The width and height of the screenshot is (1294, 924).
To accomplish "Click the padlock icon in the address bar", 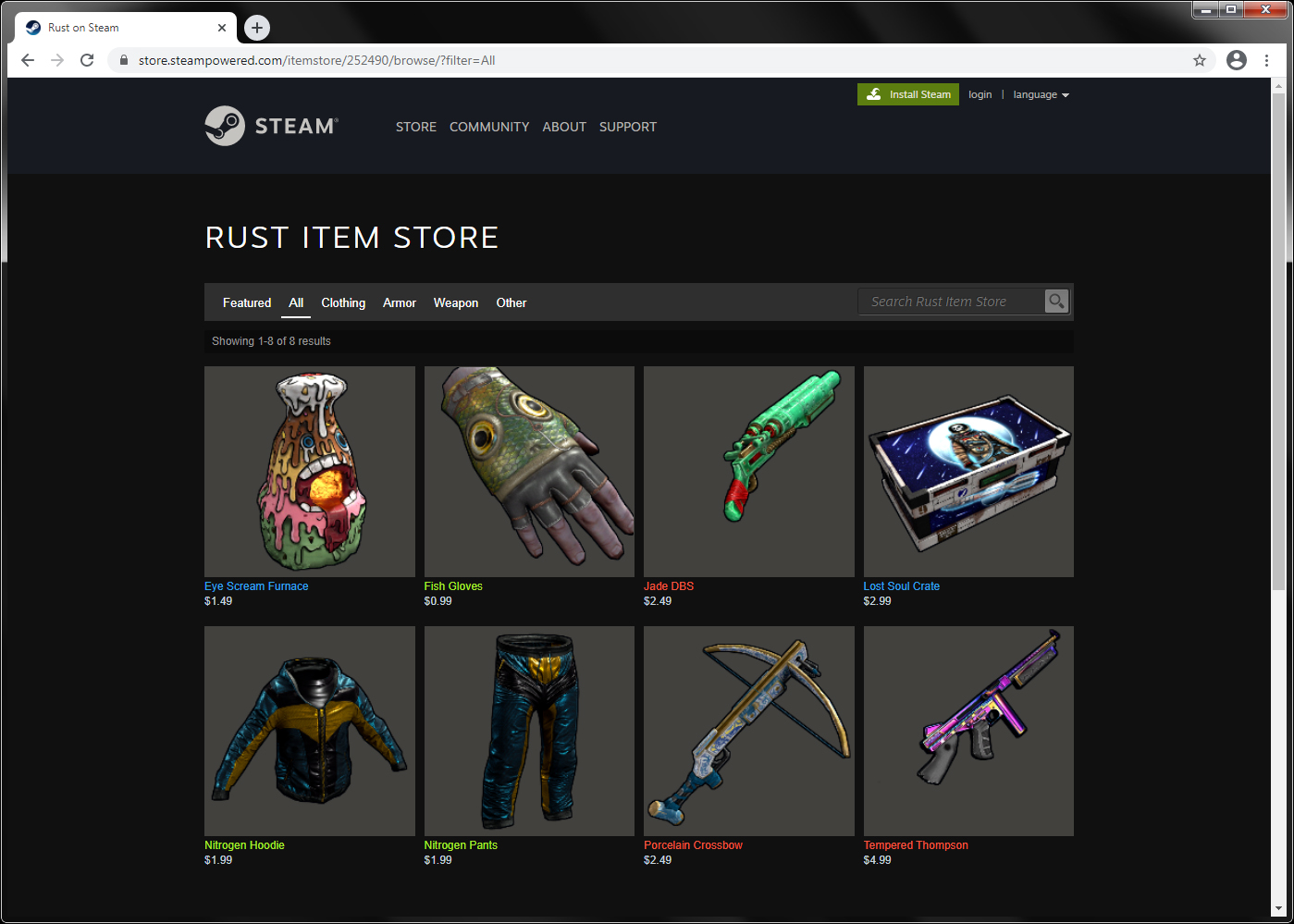I will click(x=123, y=59).
